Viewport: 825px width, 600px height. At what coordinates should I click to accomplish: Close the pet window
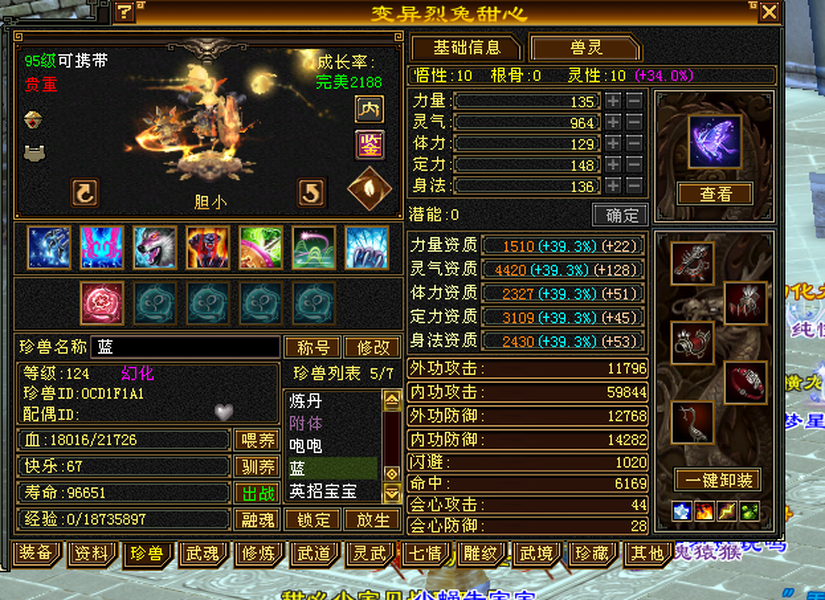769,12
